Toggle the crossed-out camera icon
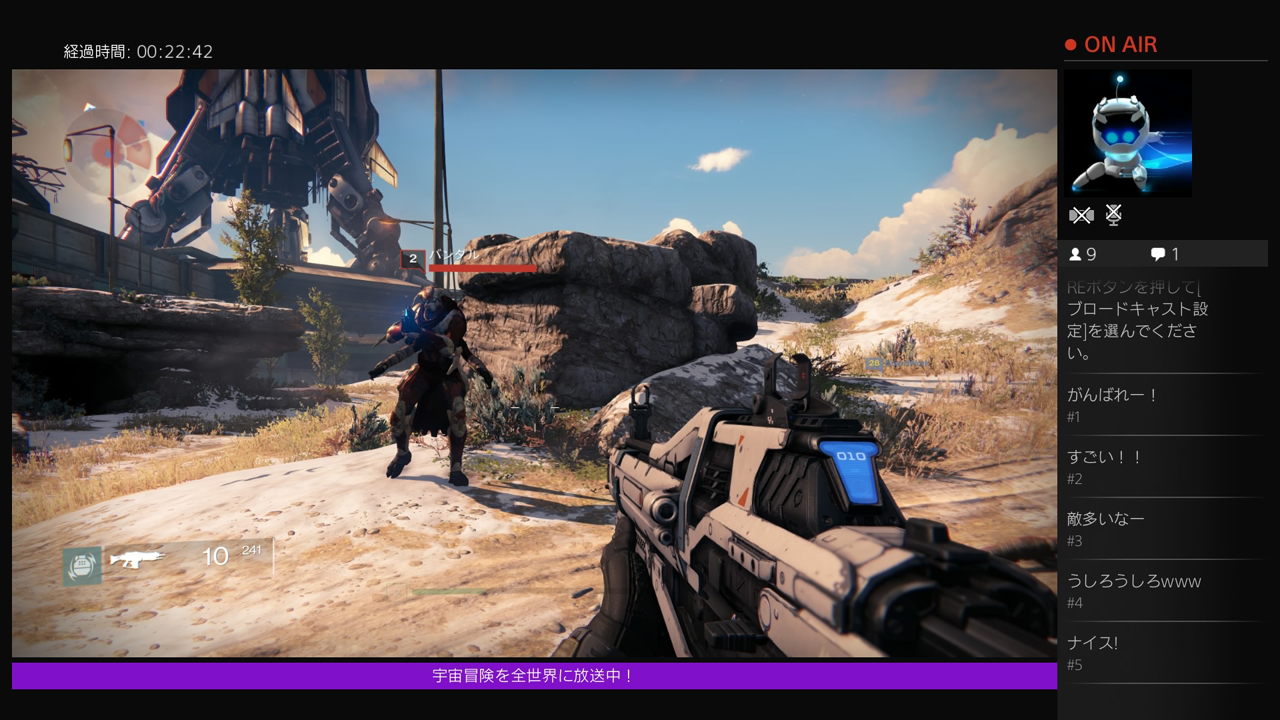The image size is (1280, 720). [1081, 215]
